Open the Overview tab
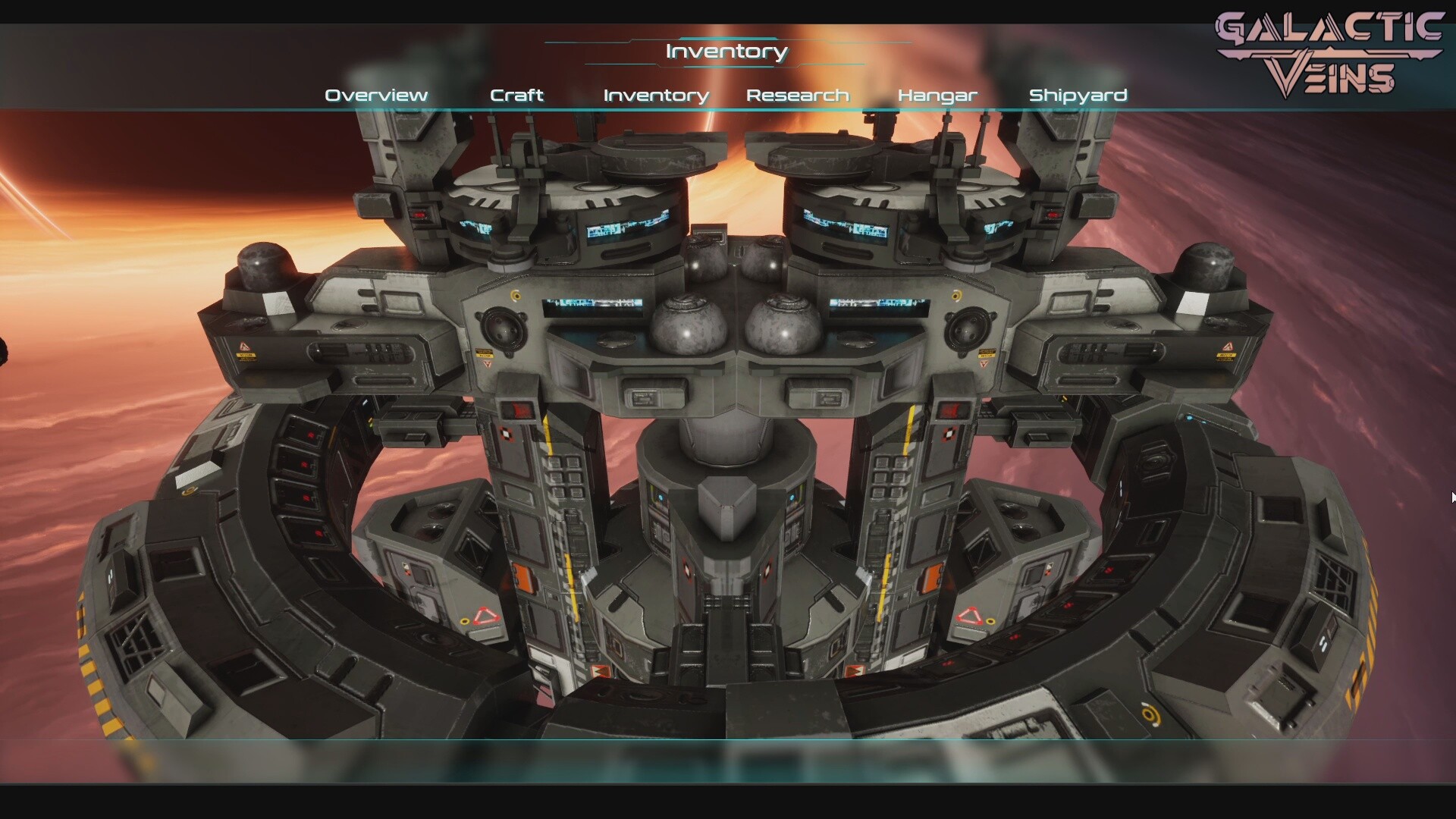1456x819 pixels. pos(376,96)
